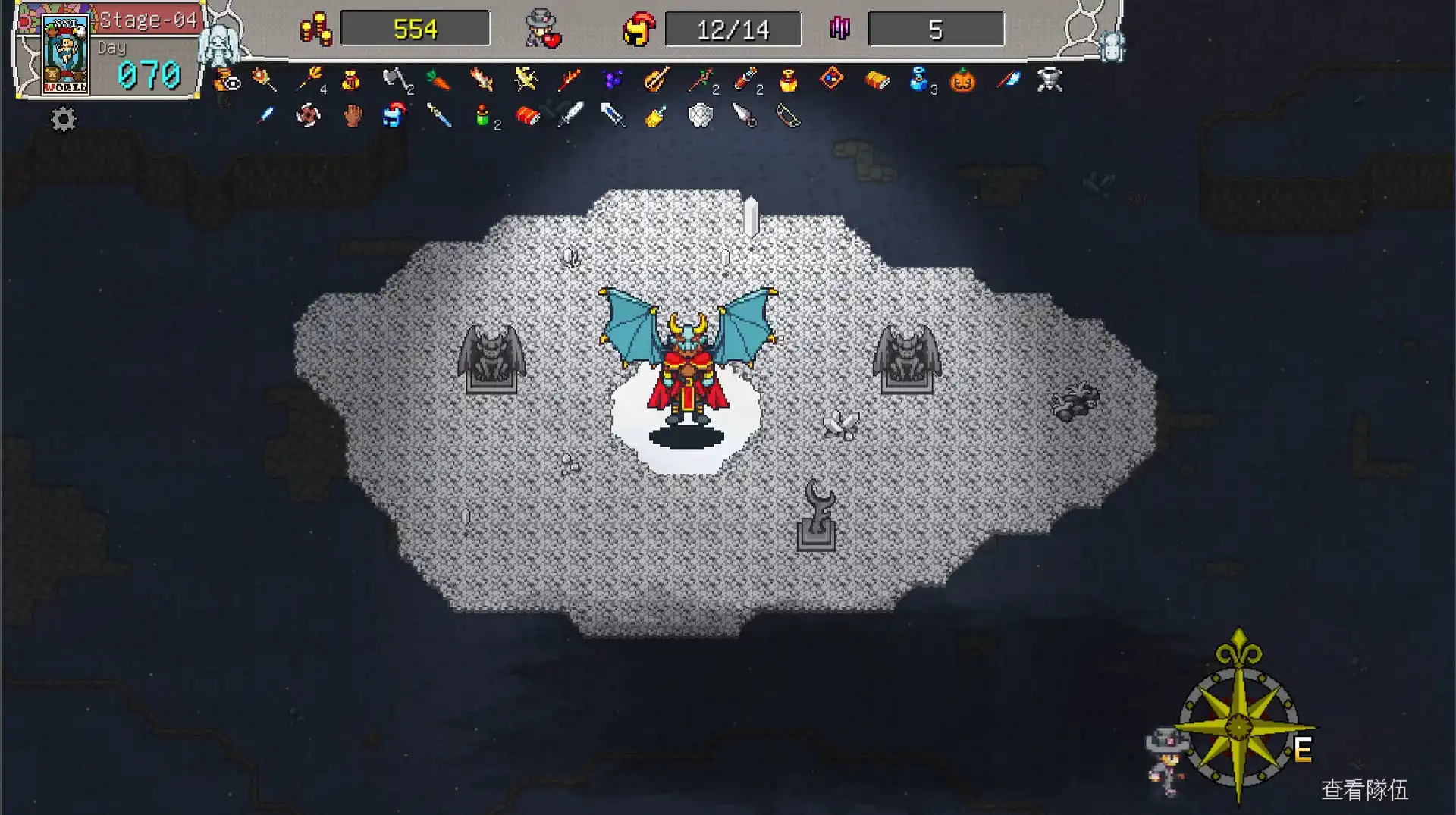Click the pumpkin item icon
The height and width of the screenshot is (815, 1456).
pyautogui.click(x=964, y=80)
